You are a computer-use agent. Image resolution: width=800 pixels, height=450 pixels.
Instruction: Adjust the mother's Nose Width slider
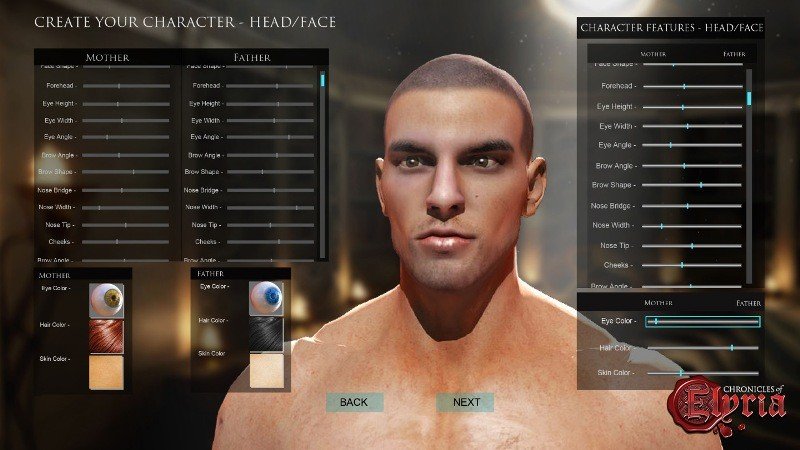(99, 207)
